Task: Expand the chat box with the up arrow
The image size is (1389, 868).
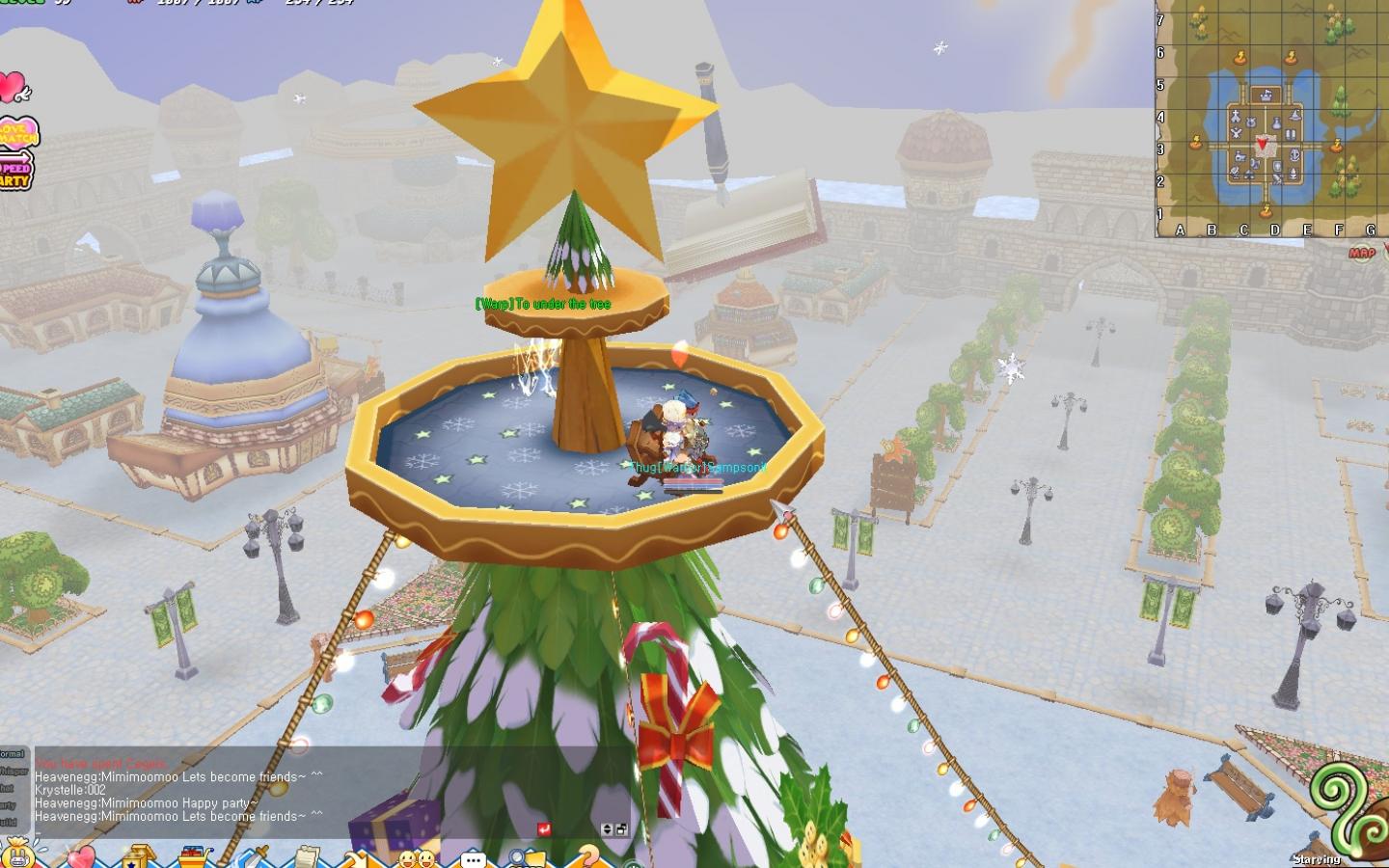Action: (x=607, y=827)
